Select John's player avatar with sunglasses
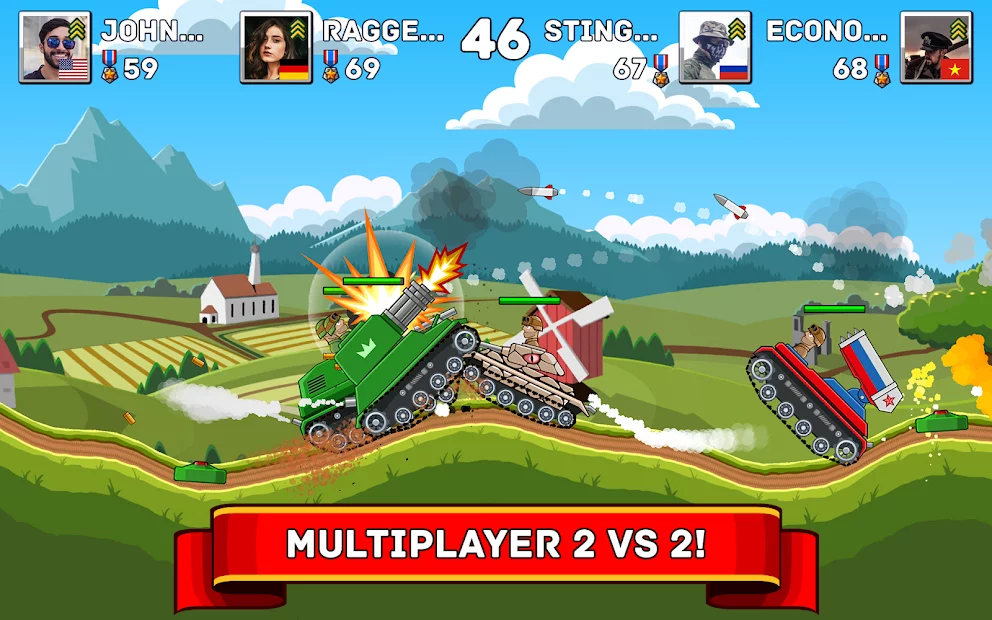The width and height of the screenshot is (992, 620). [55, 47]
